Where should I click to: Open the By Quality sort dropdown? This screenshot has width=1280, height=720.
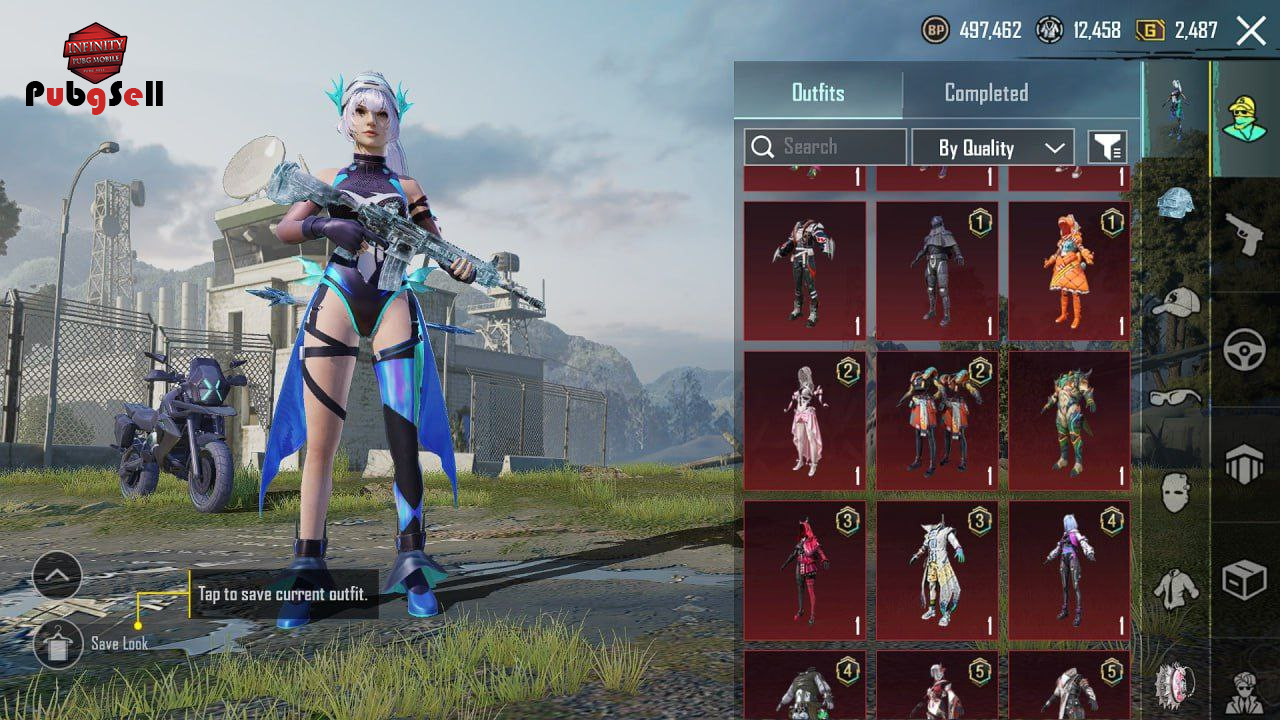pyautogui.click(x=993, y=148)
